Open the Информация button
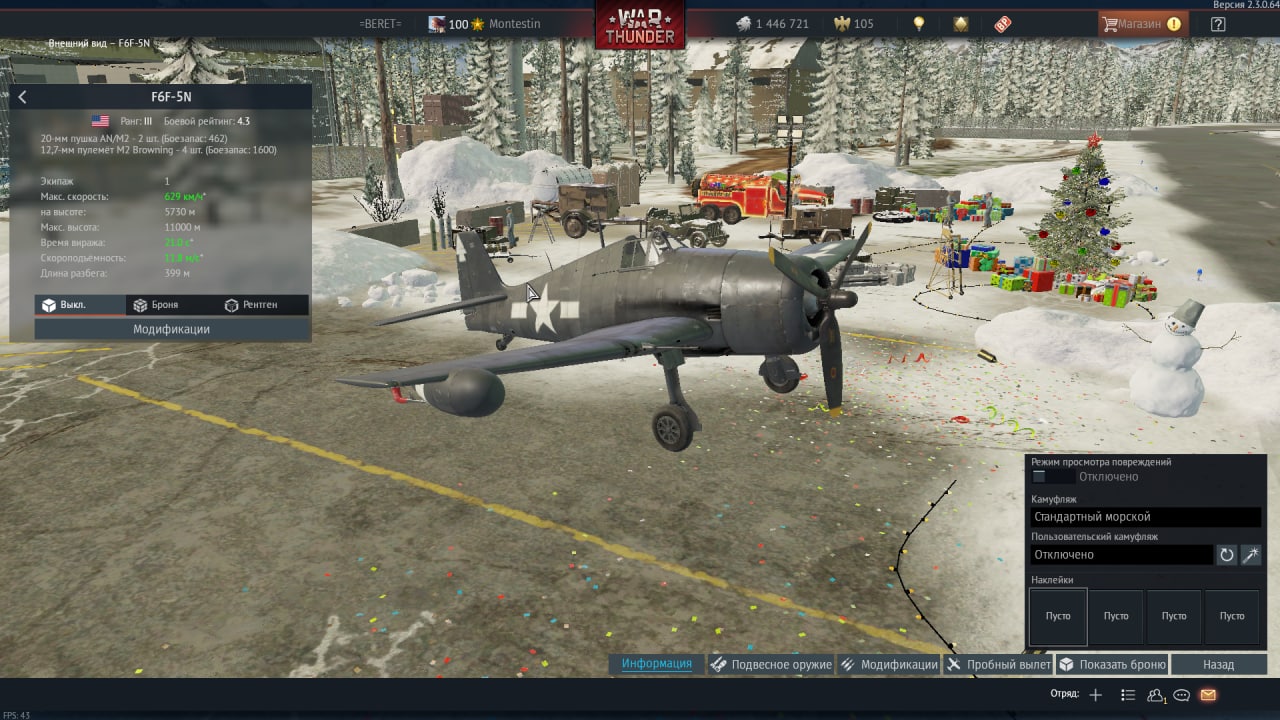1280x720 pixels. [x=656, y=664]
